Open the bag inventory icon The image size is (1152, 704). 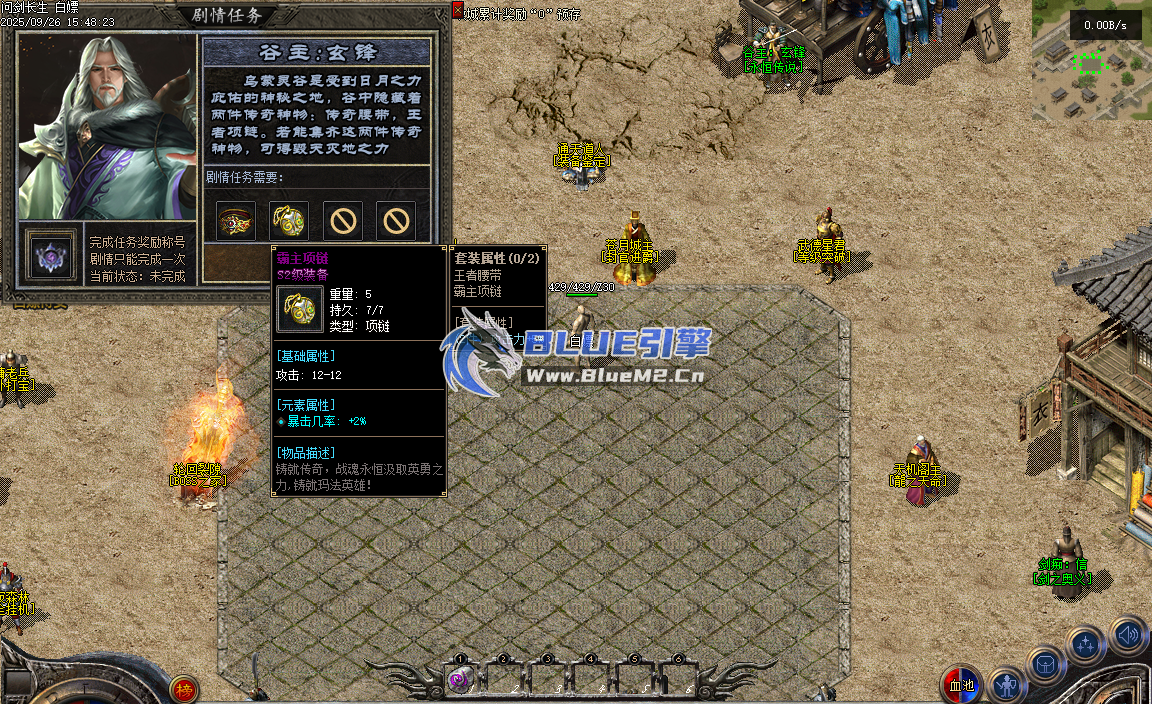1046,663
